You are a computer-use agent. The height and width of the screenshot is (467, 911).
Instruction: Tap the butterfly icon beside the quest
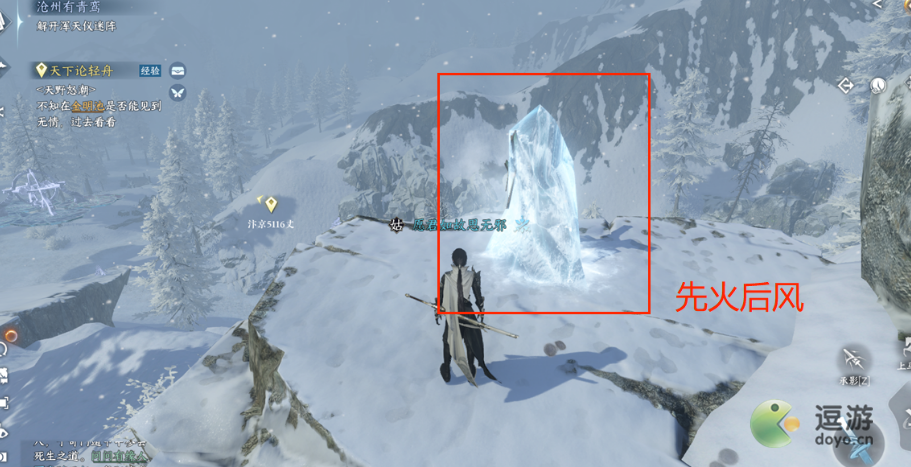pos(177,92)
